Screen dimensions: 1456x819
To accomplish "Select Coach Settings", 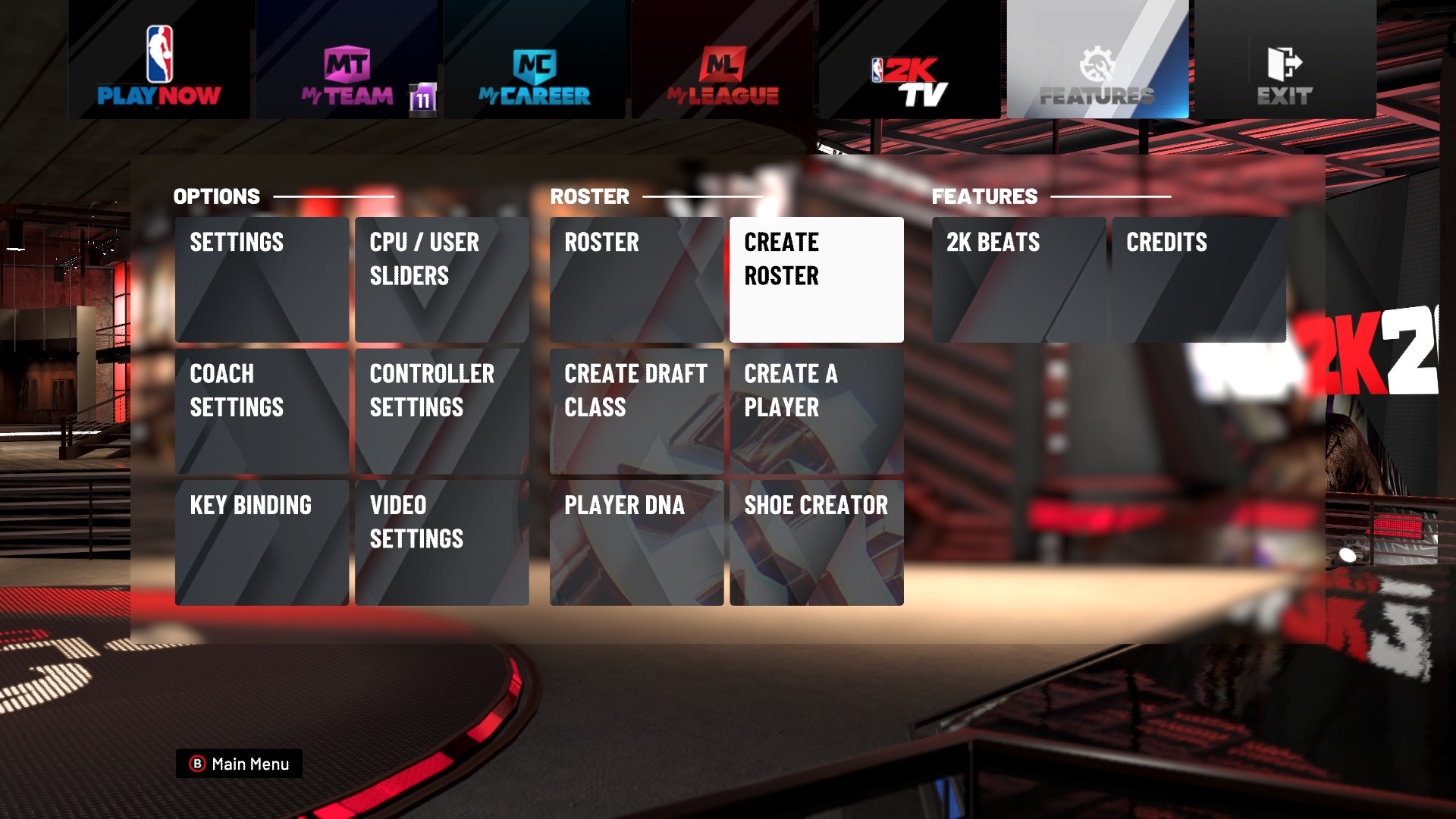I will point(262,409).
